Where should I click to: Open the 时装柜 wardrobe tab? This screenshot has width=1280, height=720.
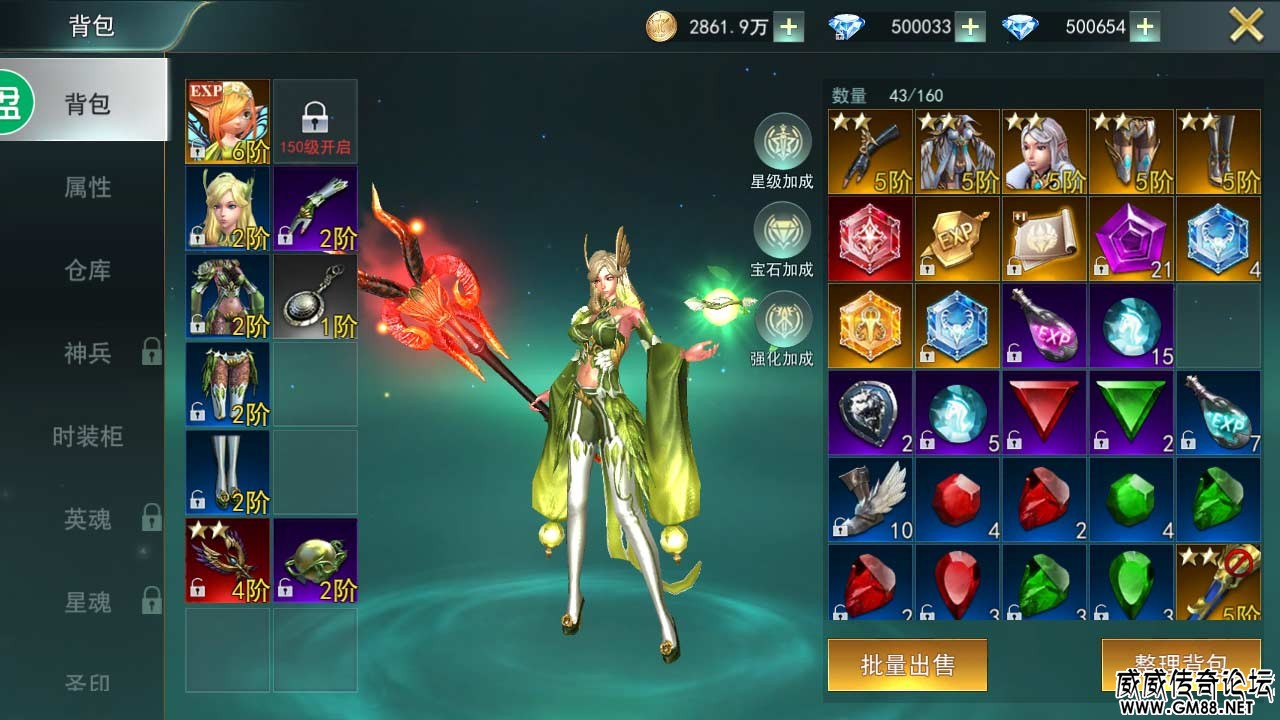pyautogui.click(x=88, y=436)
